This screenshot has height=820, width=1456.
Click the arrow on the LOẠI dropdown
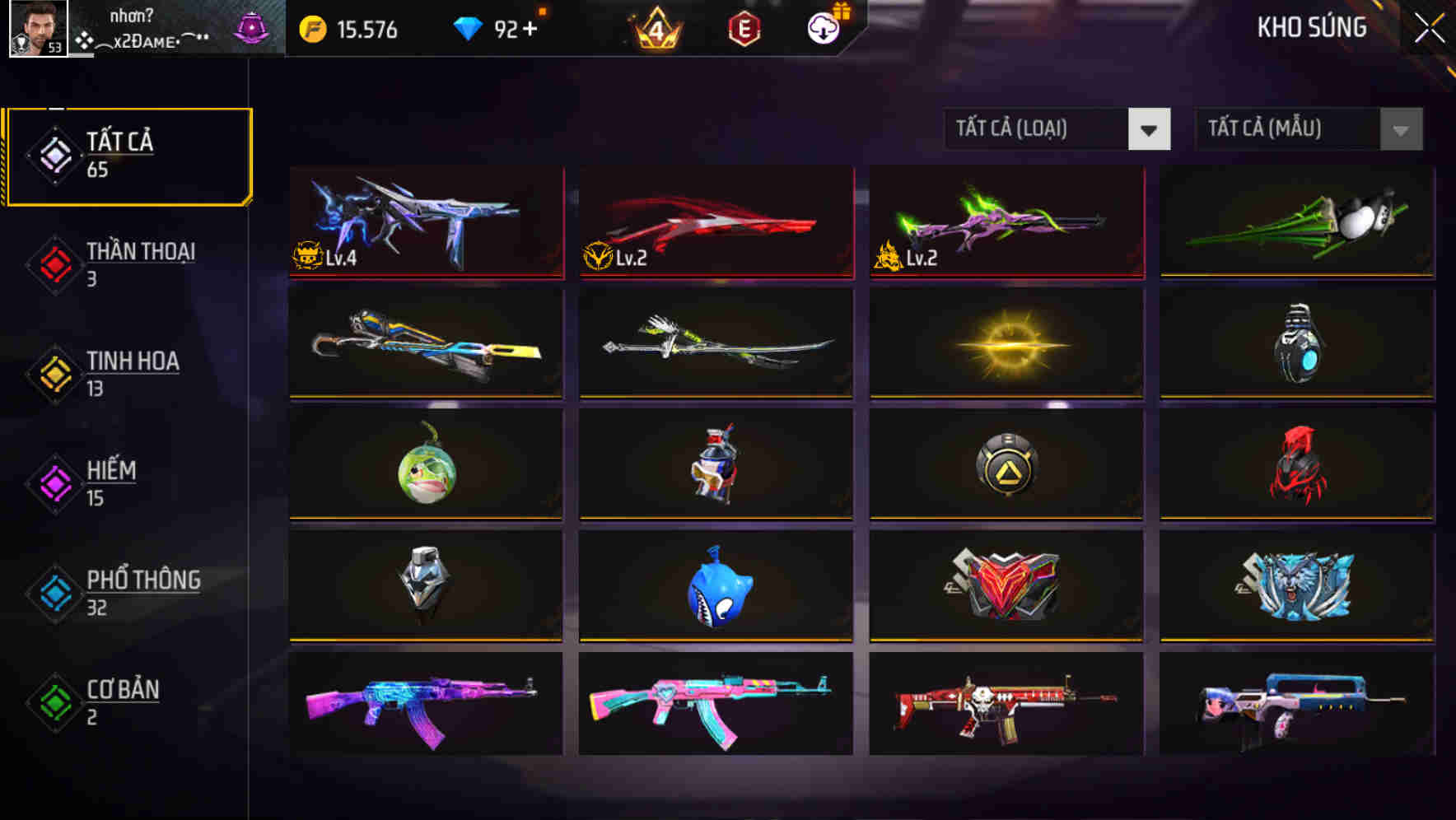(x=1151, y=129)
